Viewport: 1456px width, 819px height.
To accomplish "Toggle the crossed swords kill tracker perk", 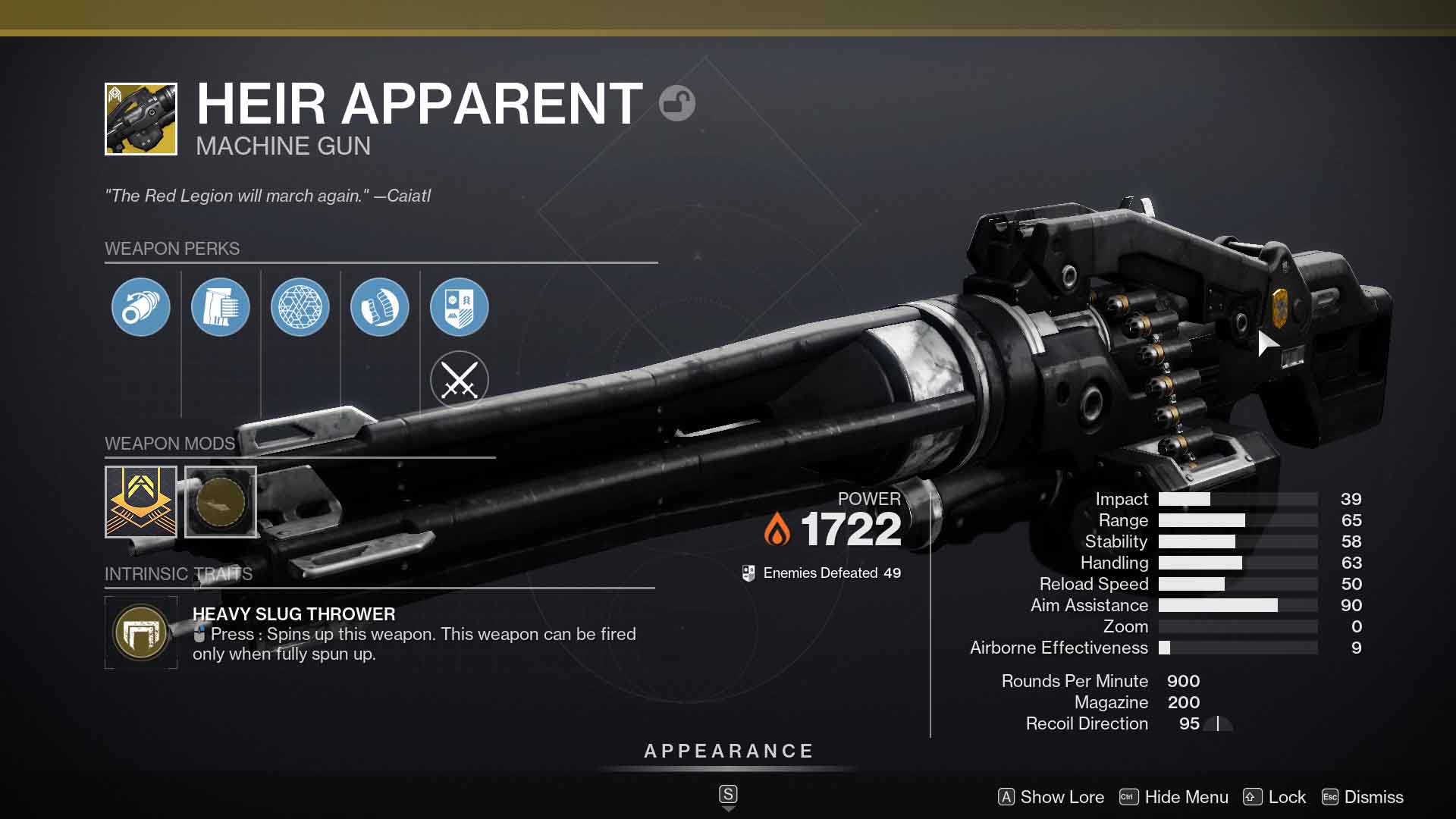I will [460, 381].
